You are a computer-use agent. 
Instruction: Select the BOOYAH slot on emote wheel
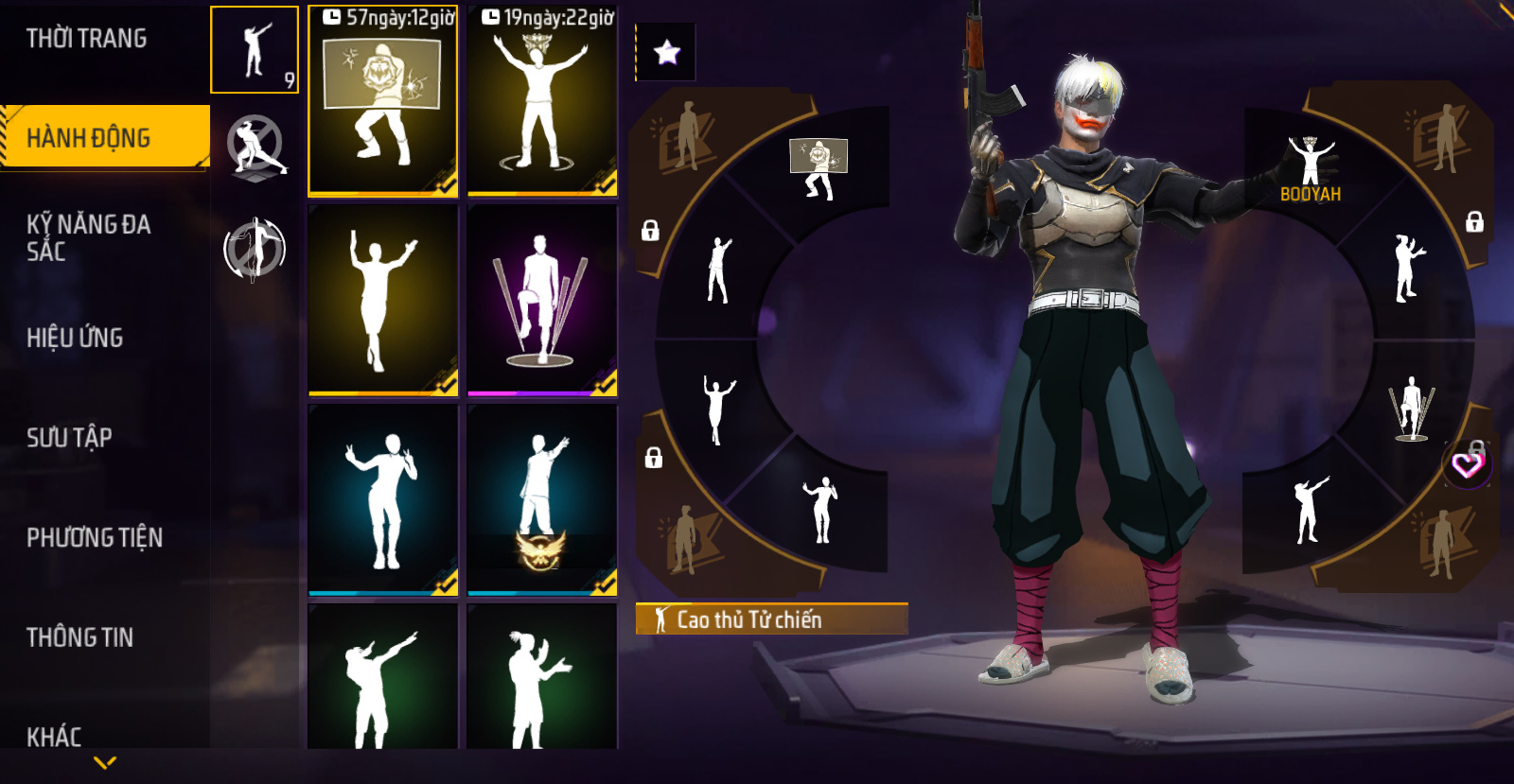pyautogui.click(x=1311, y=168)
